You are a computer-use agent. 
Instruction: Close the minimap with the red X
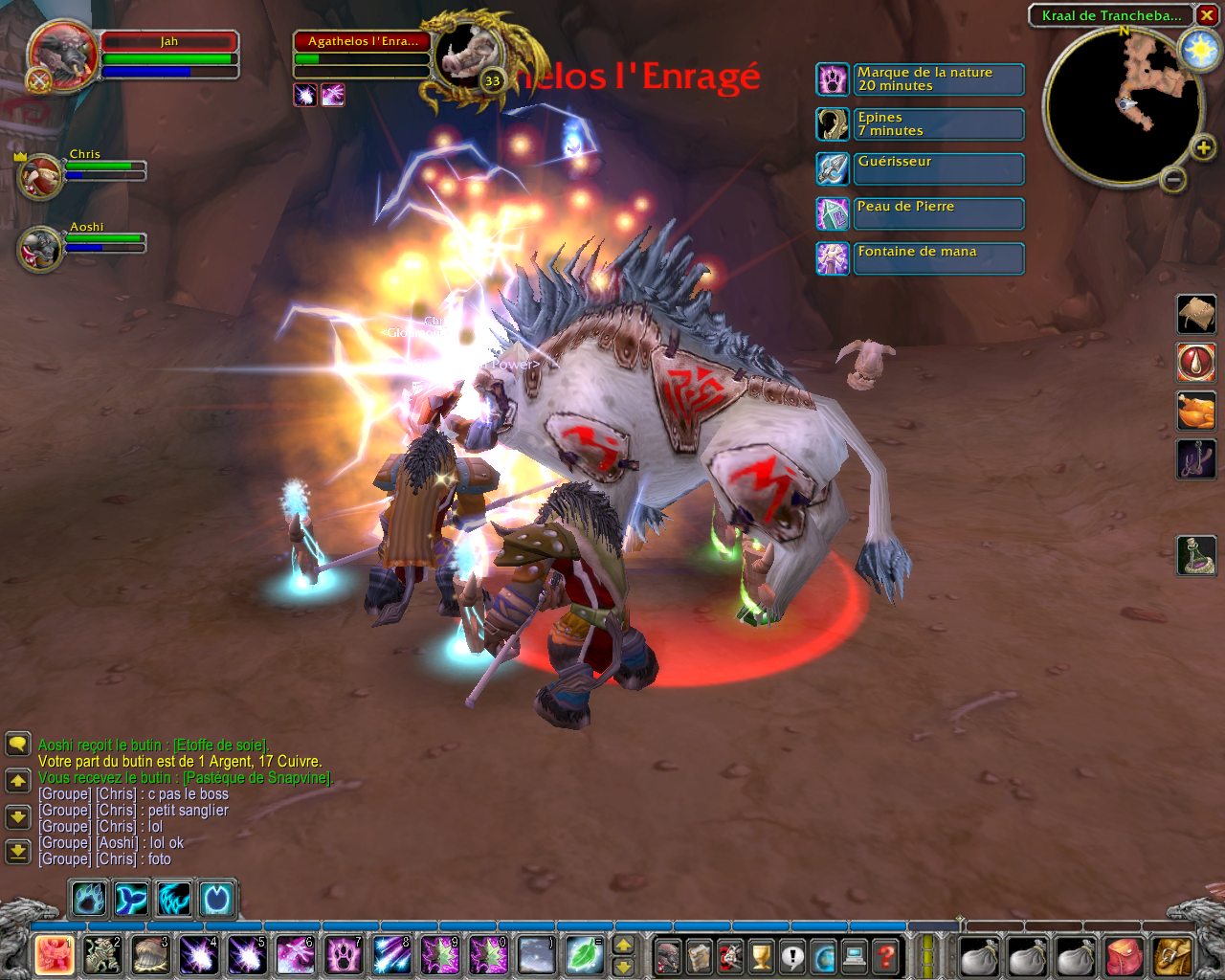pos(1207,15)
